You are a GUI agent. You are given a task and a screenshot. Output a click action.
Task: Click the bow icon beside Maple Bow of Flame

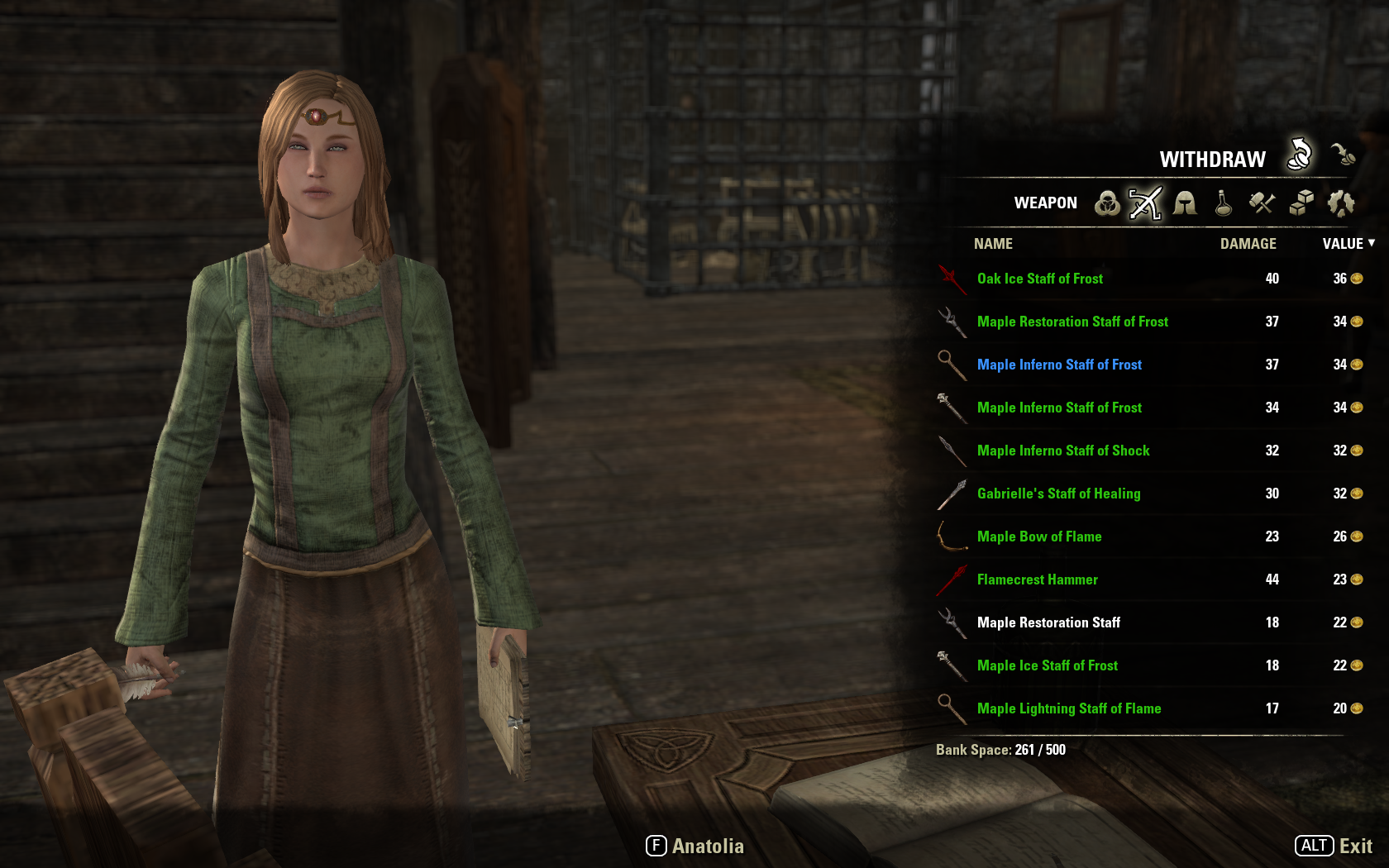point(952,537)
